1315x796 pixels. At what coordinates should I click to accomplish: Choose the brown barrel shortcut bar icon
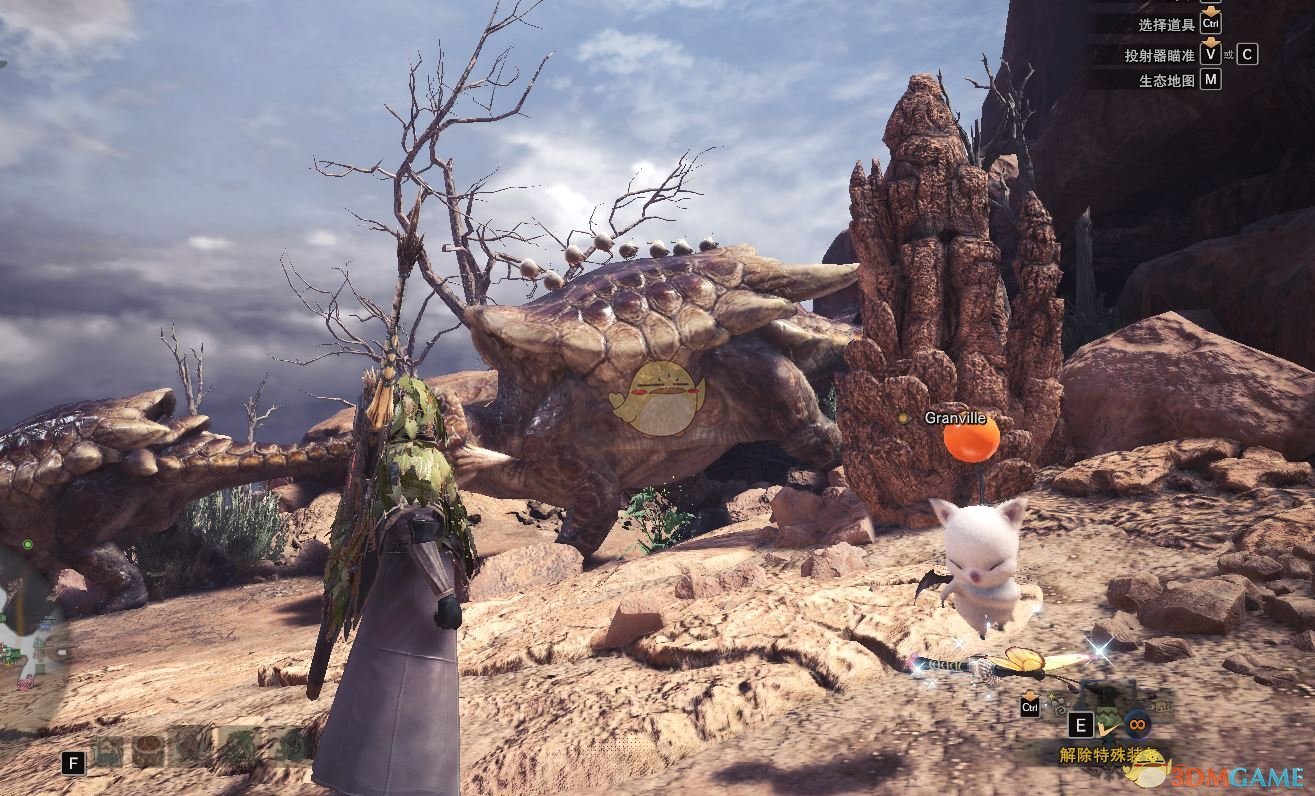coord(149,751)
